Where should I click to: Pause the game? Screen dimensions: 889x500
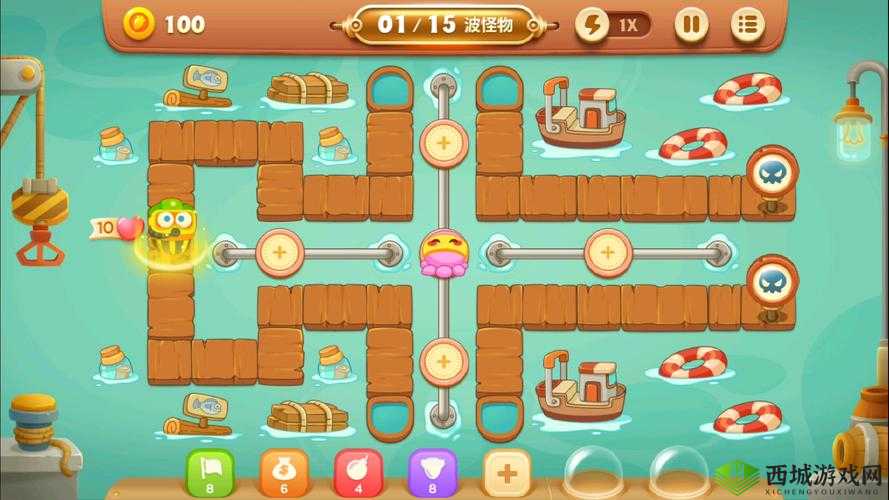coord(690,25)
